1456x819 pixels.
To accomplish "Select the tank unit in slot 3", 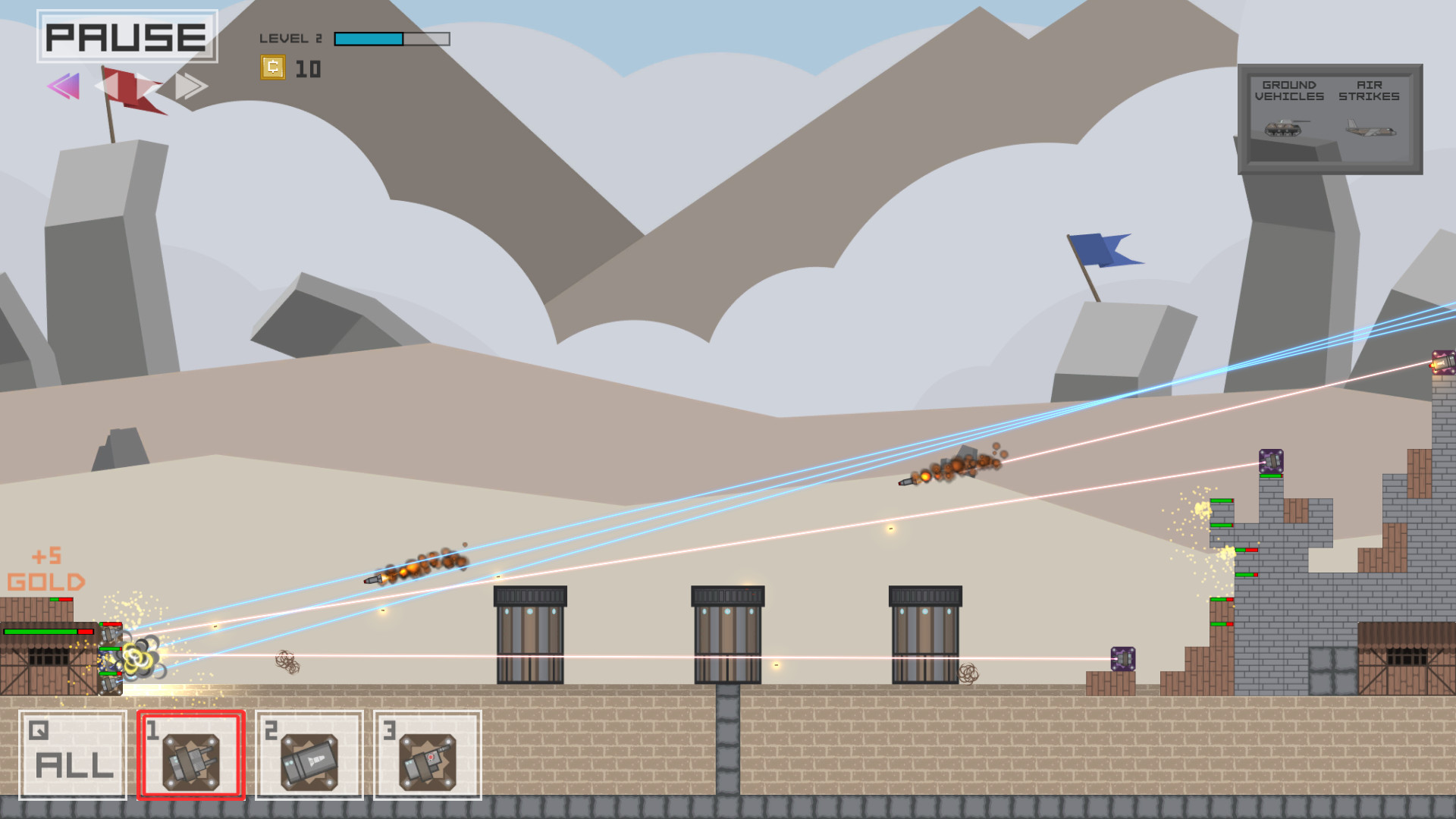I will (x=427, y=755).
